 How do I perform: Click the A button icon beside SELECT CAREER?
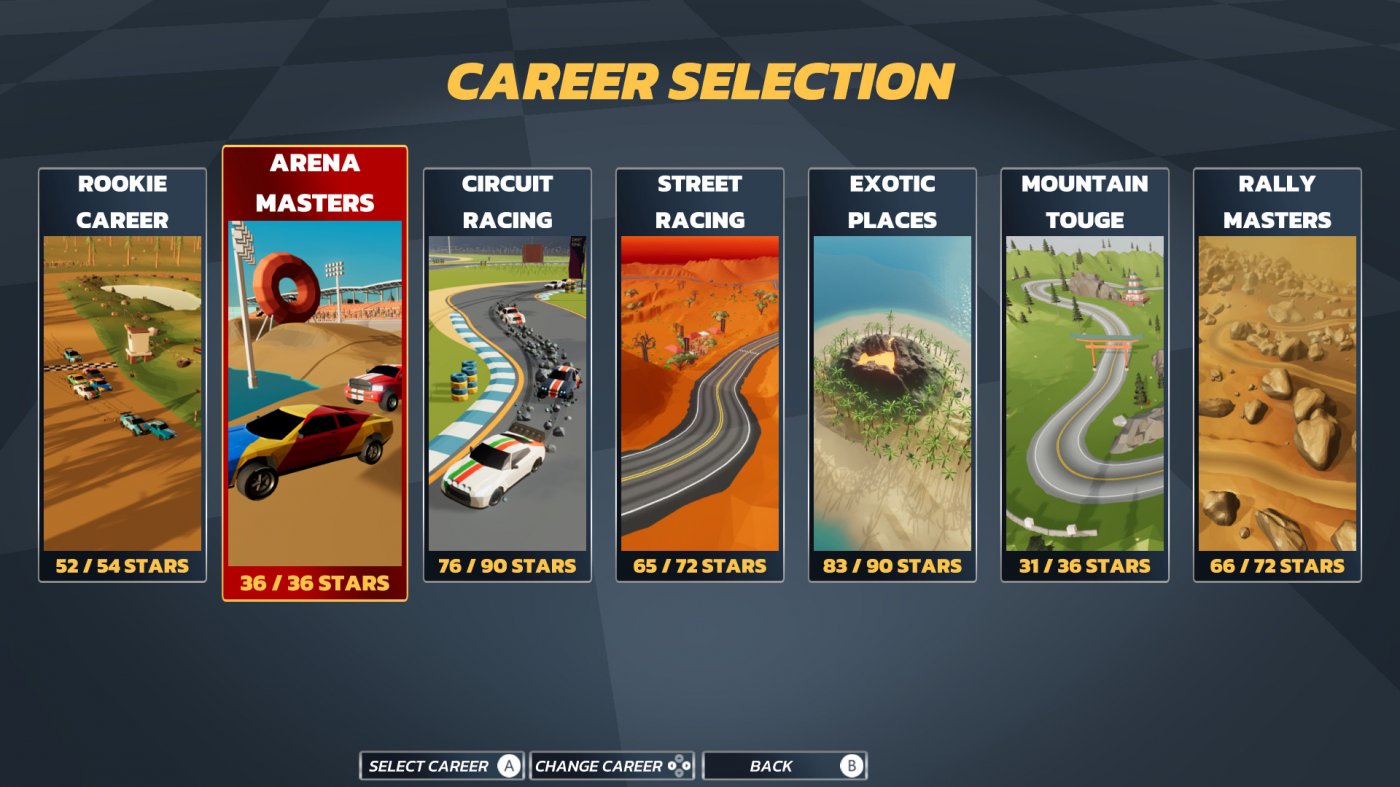[x=510, y=766]
